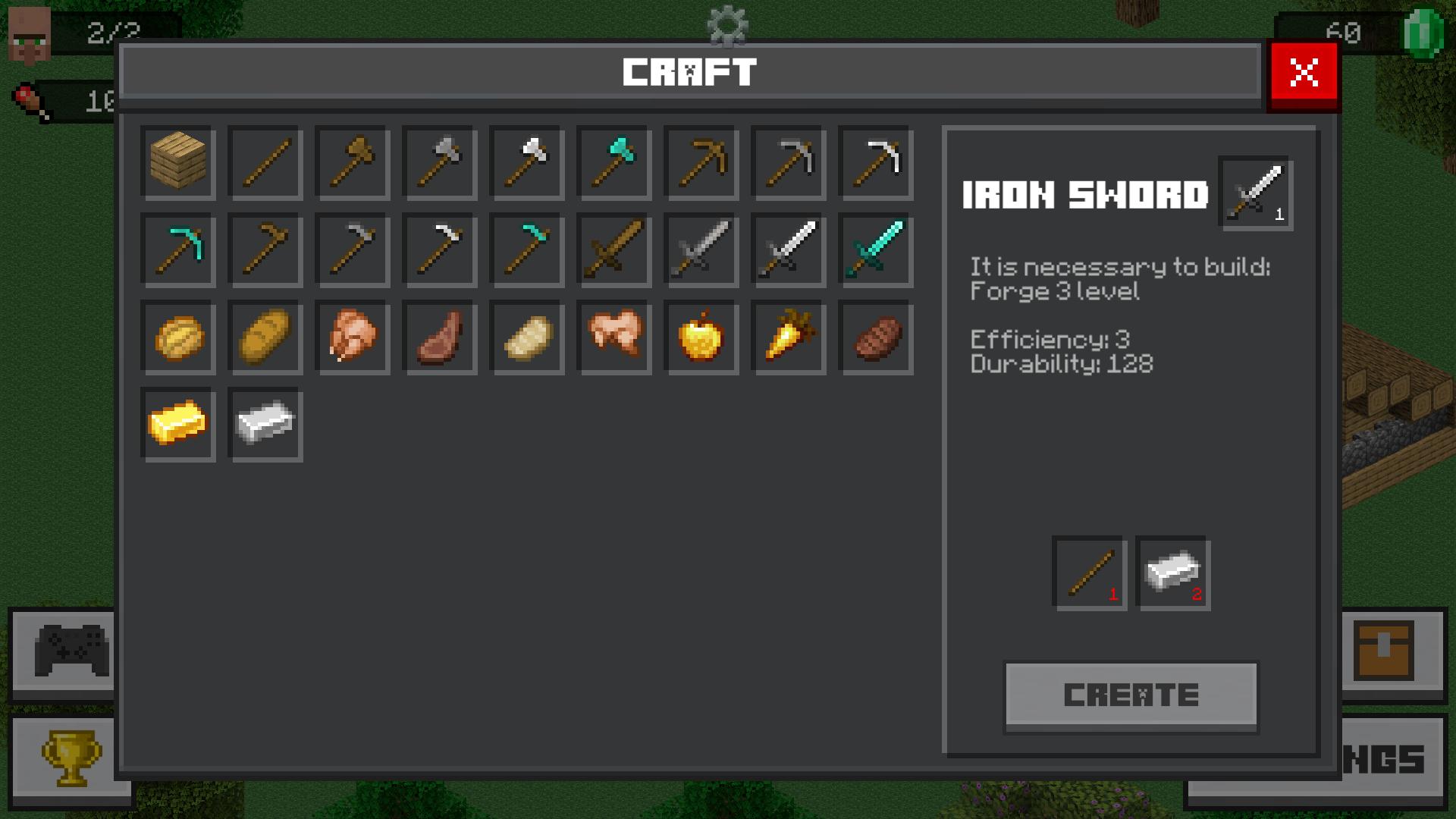
Task: Select the wooden planks recipe
Action: [x=178, y=162]
